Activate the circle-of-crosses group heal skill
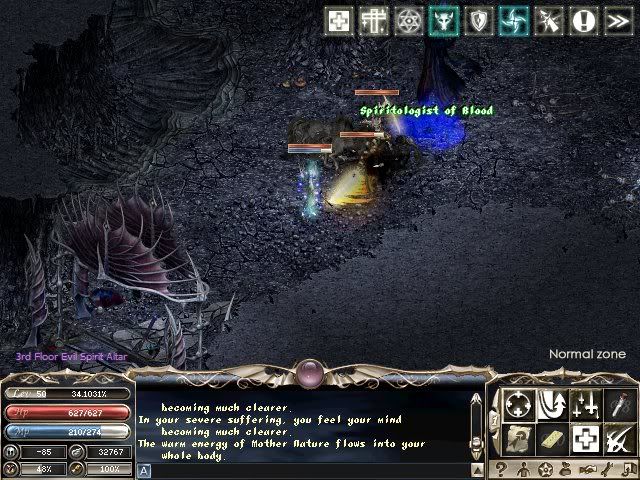Viewport: 640px width, 480px height. pyautogui.click(x=518, y=405)
